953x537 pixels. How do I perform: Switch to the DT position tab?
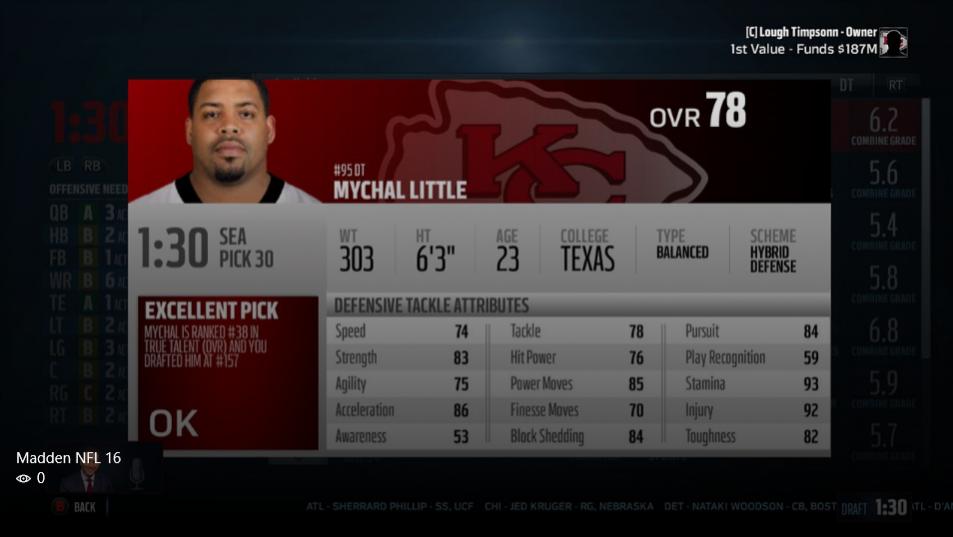click(x=847, y=86)
